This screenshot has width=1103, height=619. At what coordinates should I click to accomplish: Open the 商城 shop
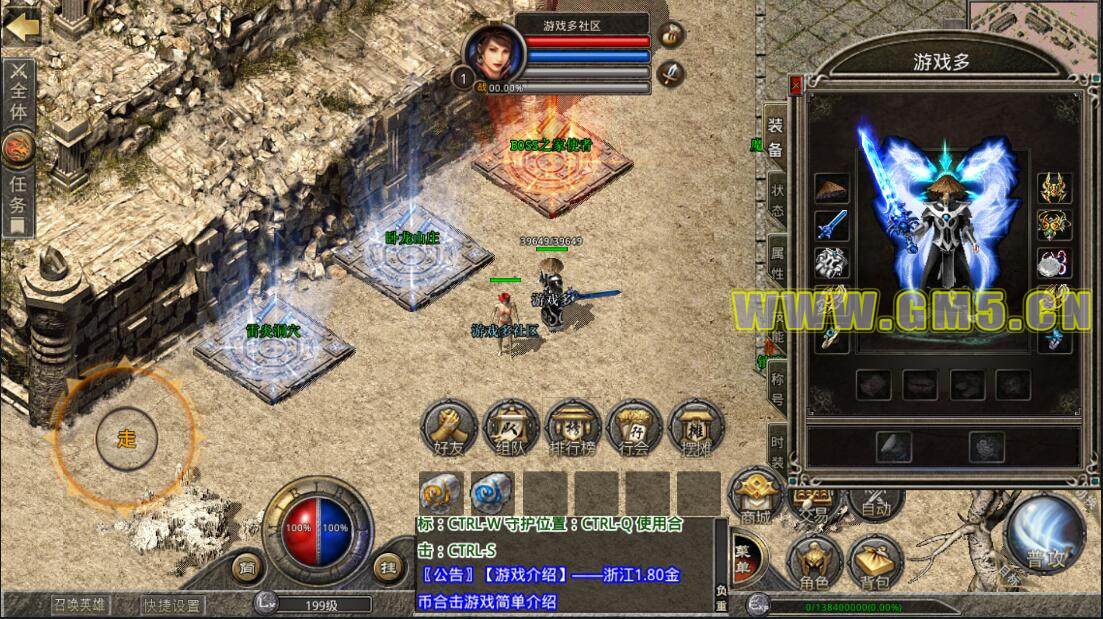pyautogui.click(x=756, y=497)
